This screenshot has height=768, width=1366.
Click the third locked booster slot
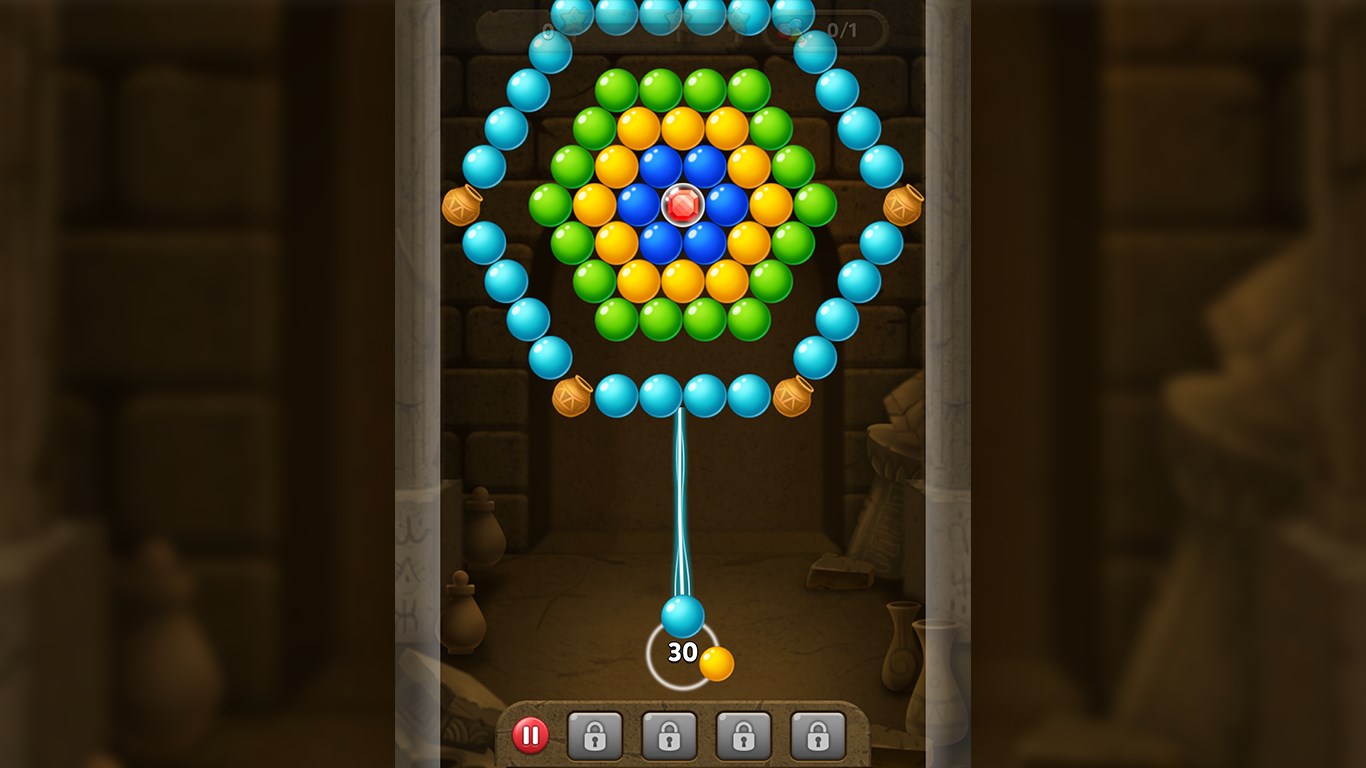[744, 733]
